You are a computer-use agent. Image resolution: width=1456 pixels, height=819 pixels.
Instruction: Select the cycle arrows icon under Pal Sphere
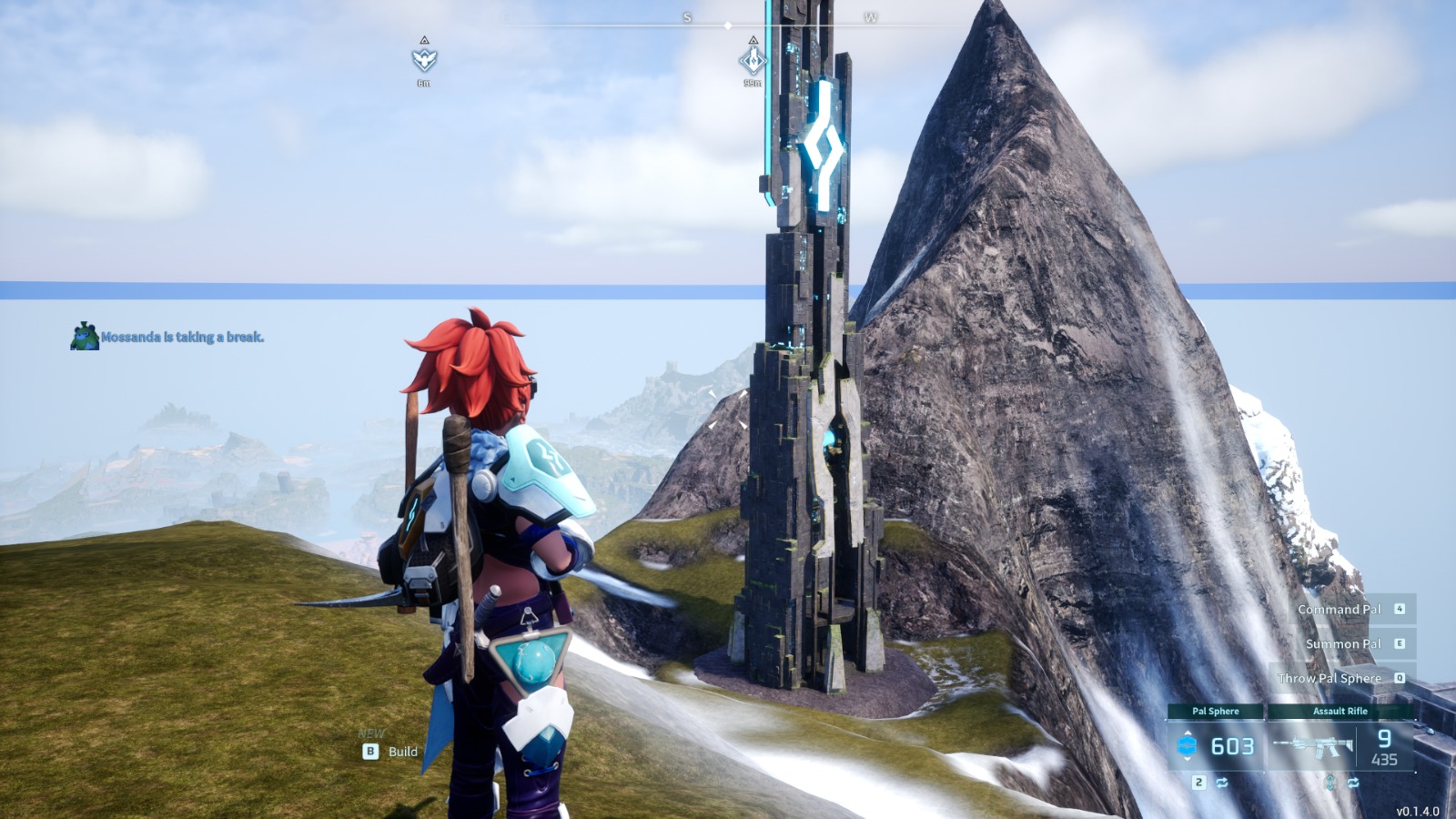coord(1223,783)
